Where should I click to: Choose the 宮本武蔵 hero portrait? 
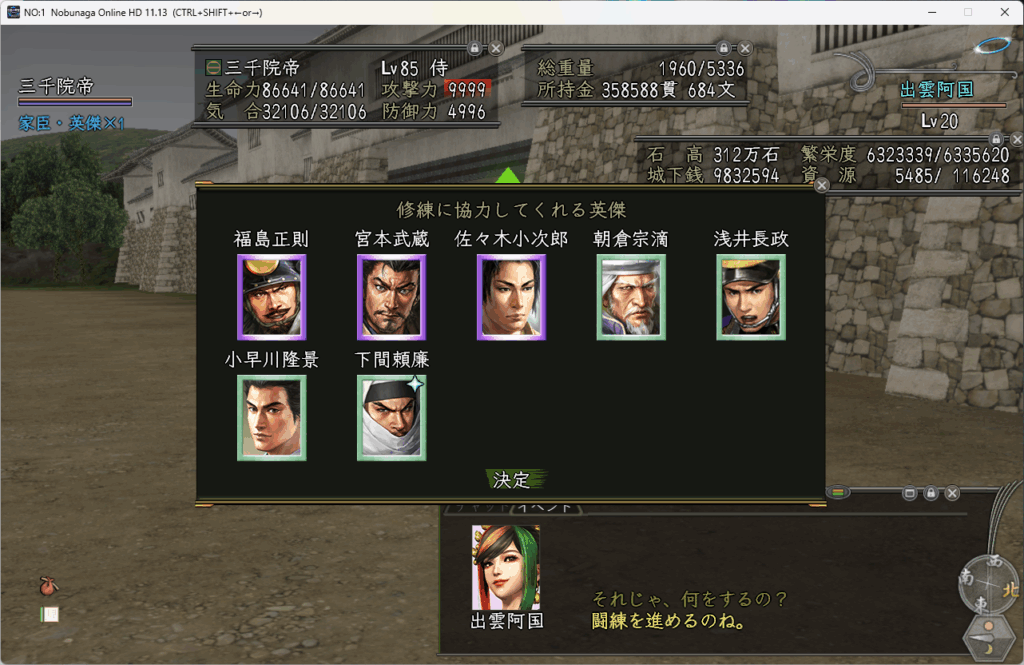click(x=392, y=297)
